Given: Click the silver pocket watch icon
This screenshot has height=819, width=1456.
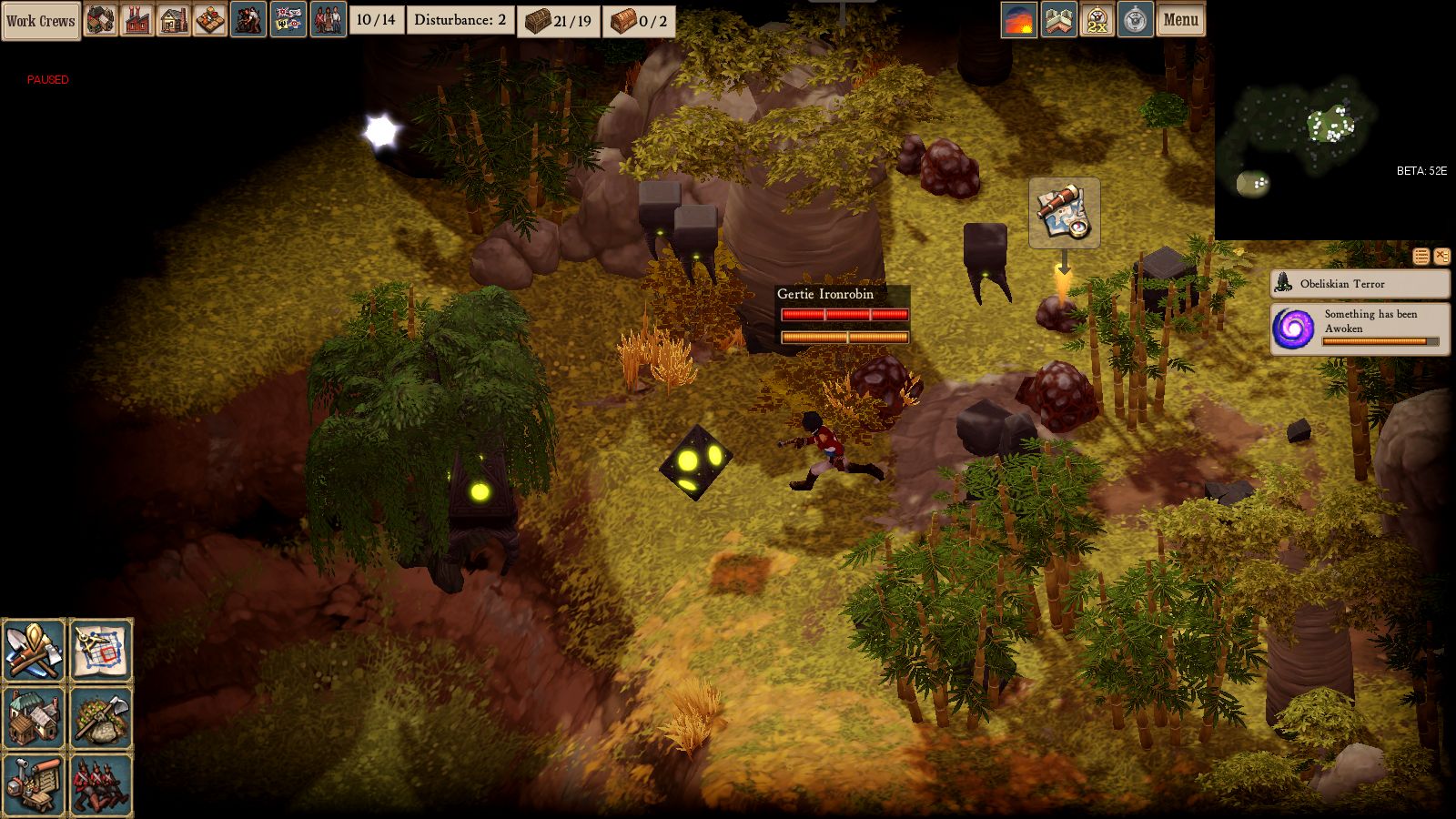Looking at the screenshot, I should click(x=1136, y=20).
